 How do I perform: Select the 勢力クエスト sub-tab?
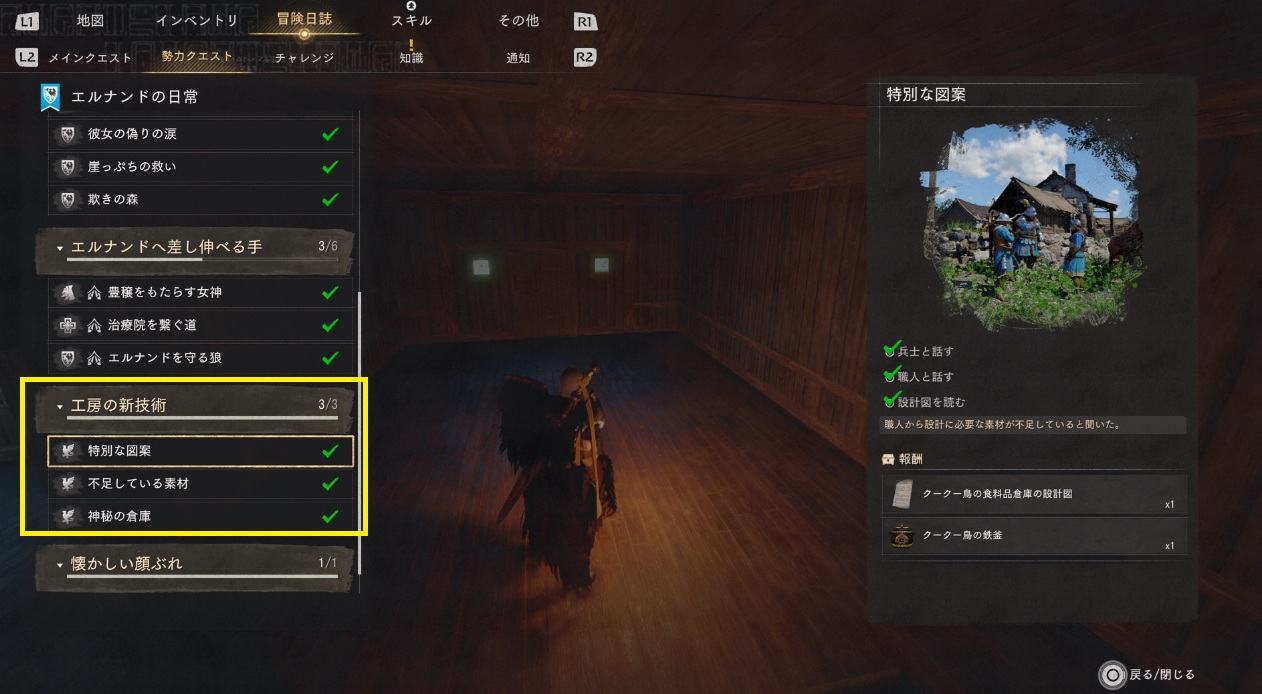tap(197, 57)
